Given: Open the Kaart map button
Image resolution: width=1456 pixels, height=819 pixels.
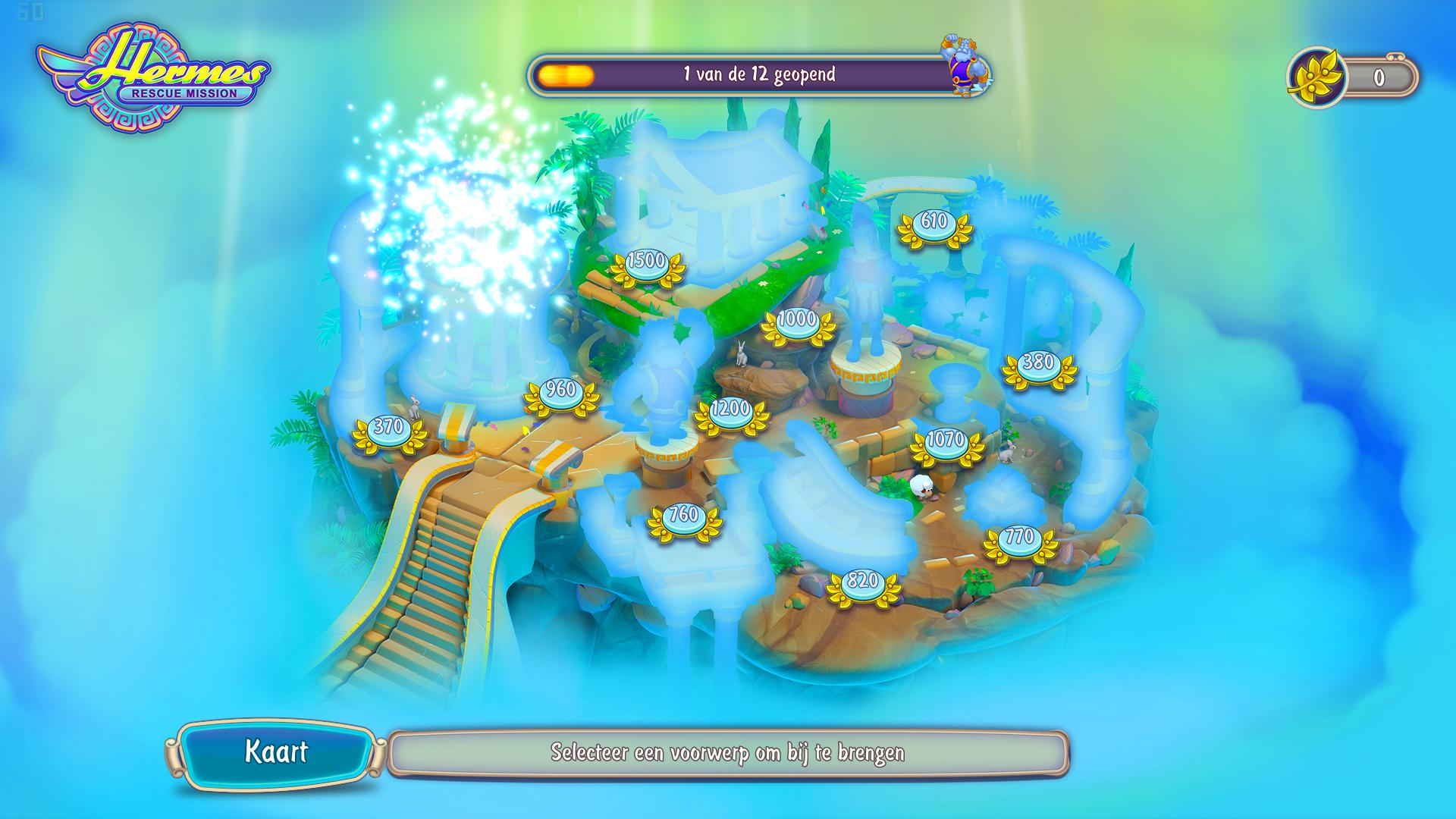Looking at the screenshot, I should 275,752.
